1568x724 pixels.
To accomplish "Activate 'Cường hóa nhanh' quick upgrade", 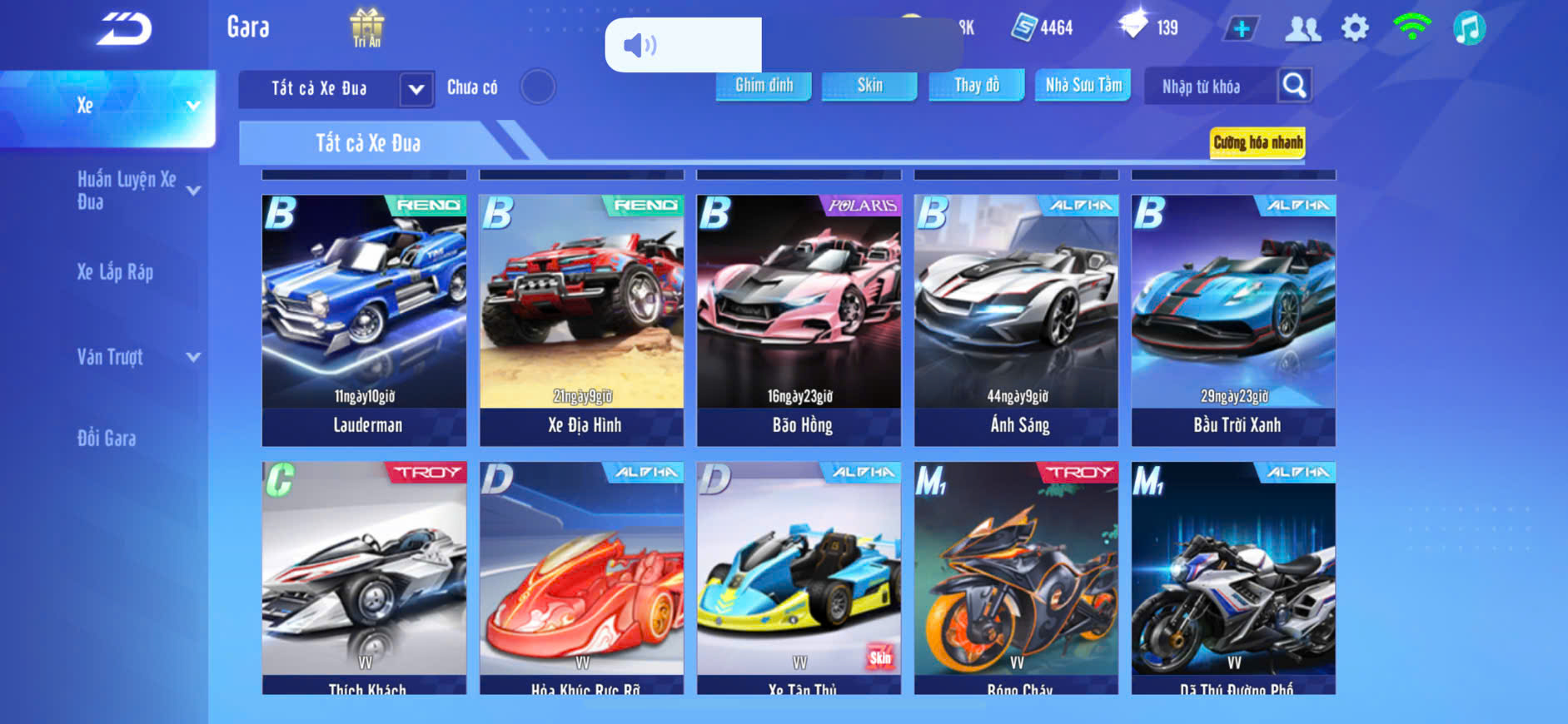I will point(1257,142).
